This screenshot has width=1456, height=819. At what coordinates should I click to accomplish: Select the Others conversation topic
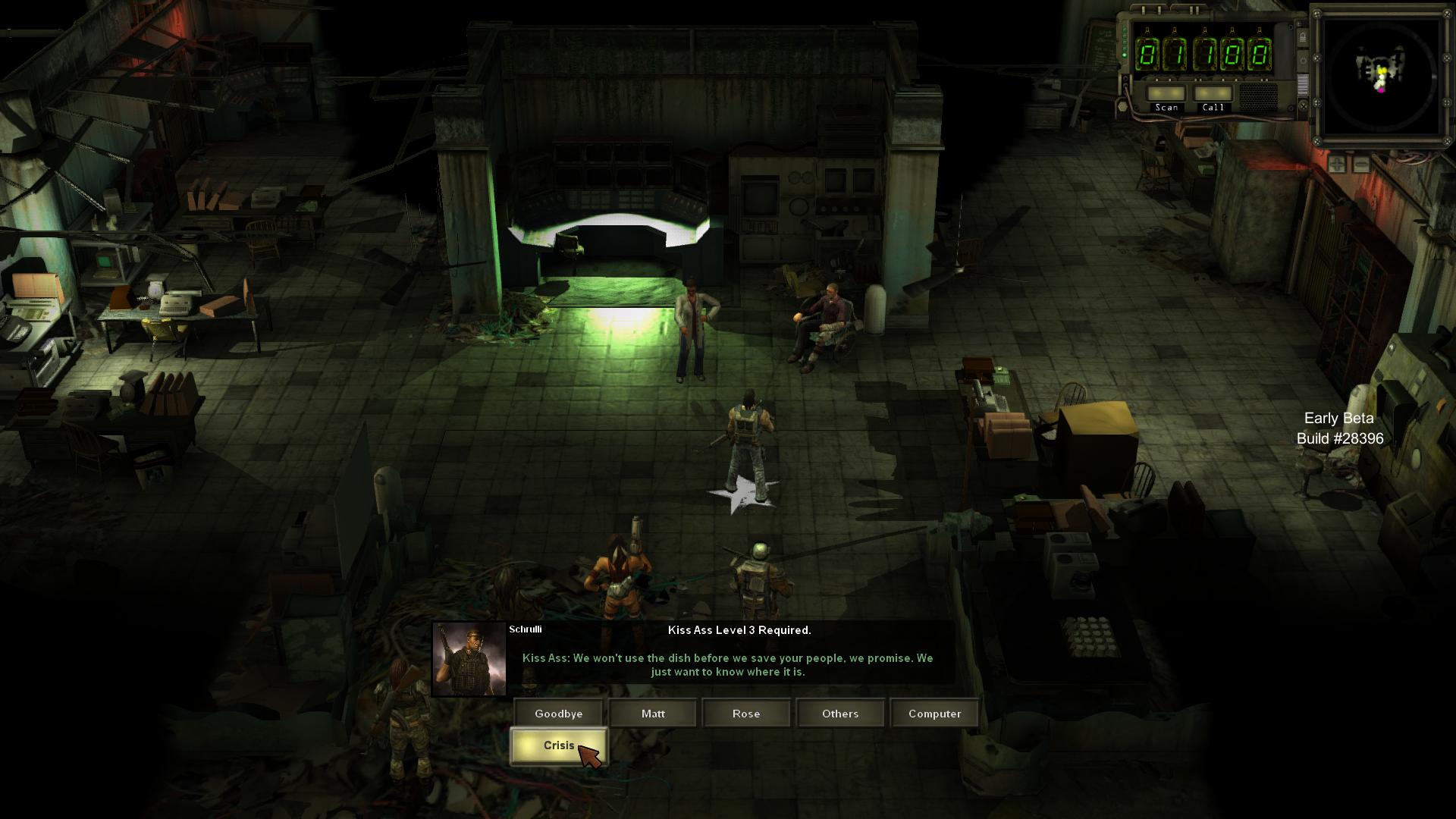click(840, 714)
